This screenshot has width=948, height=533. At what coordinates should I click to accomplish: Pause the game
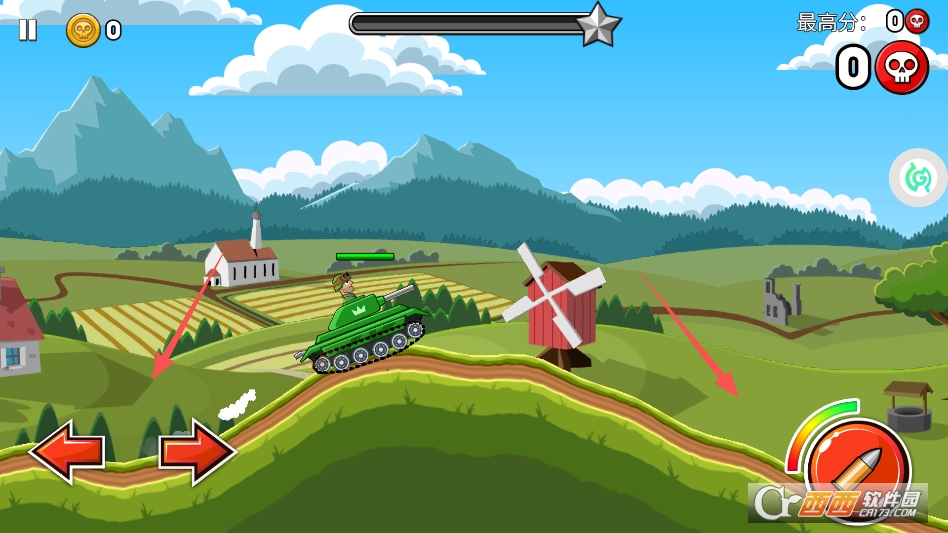tap(28, 30)
